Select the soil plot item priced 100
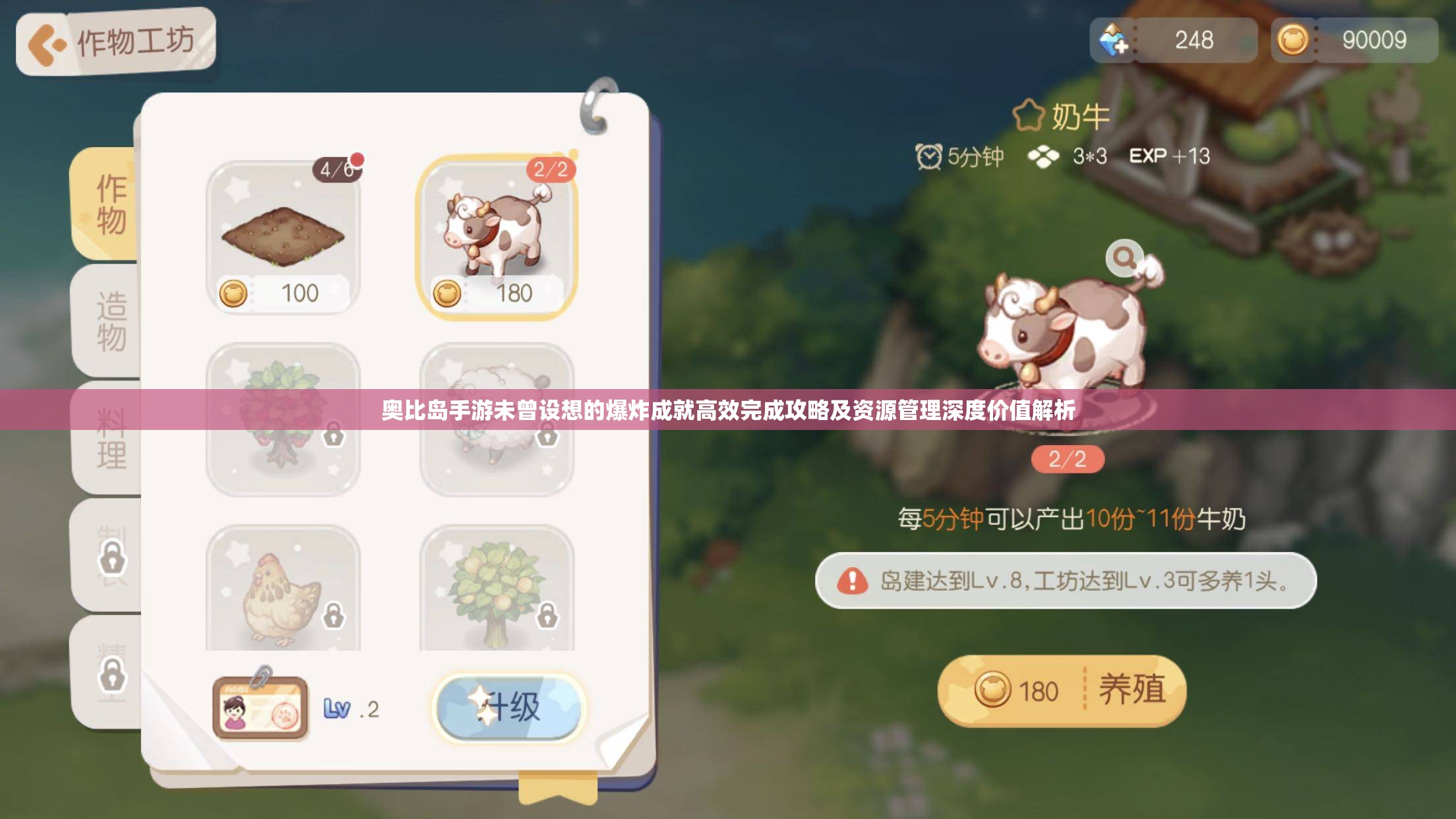Viewport: 1456px width, 819px height. (x=285, y=237)
